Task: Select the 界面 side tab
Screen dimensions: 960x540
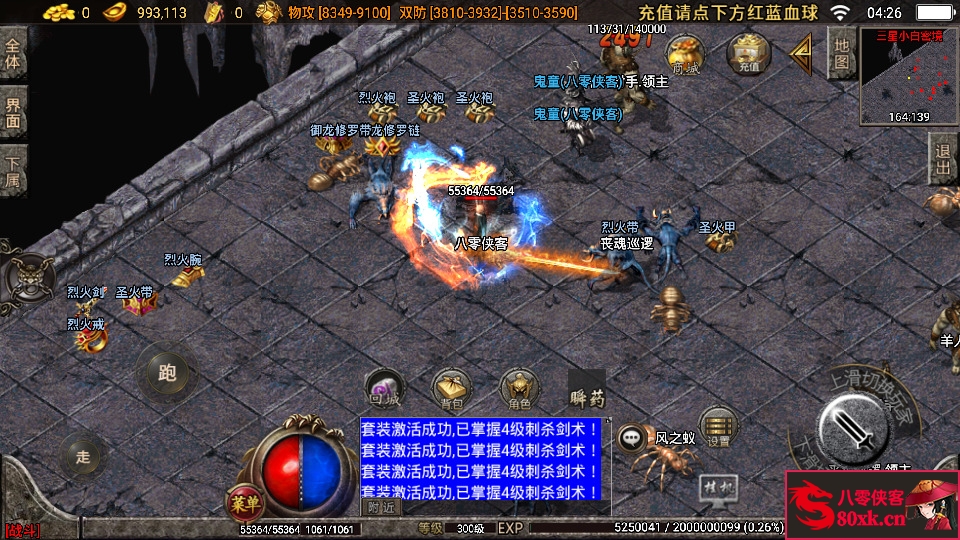Action: point(13,112)
